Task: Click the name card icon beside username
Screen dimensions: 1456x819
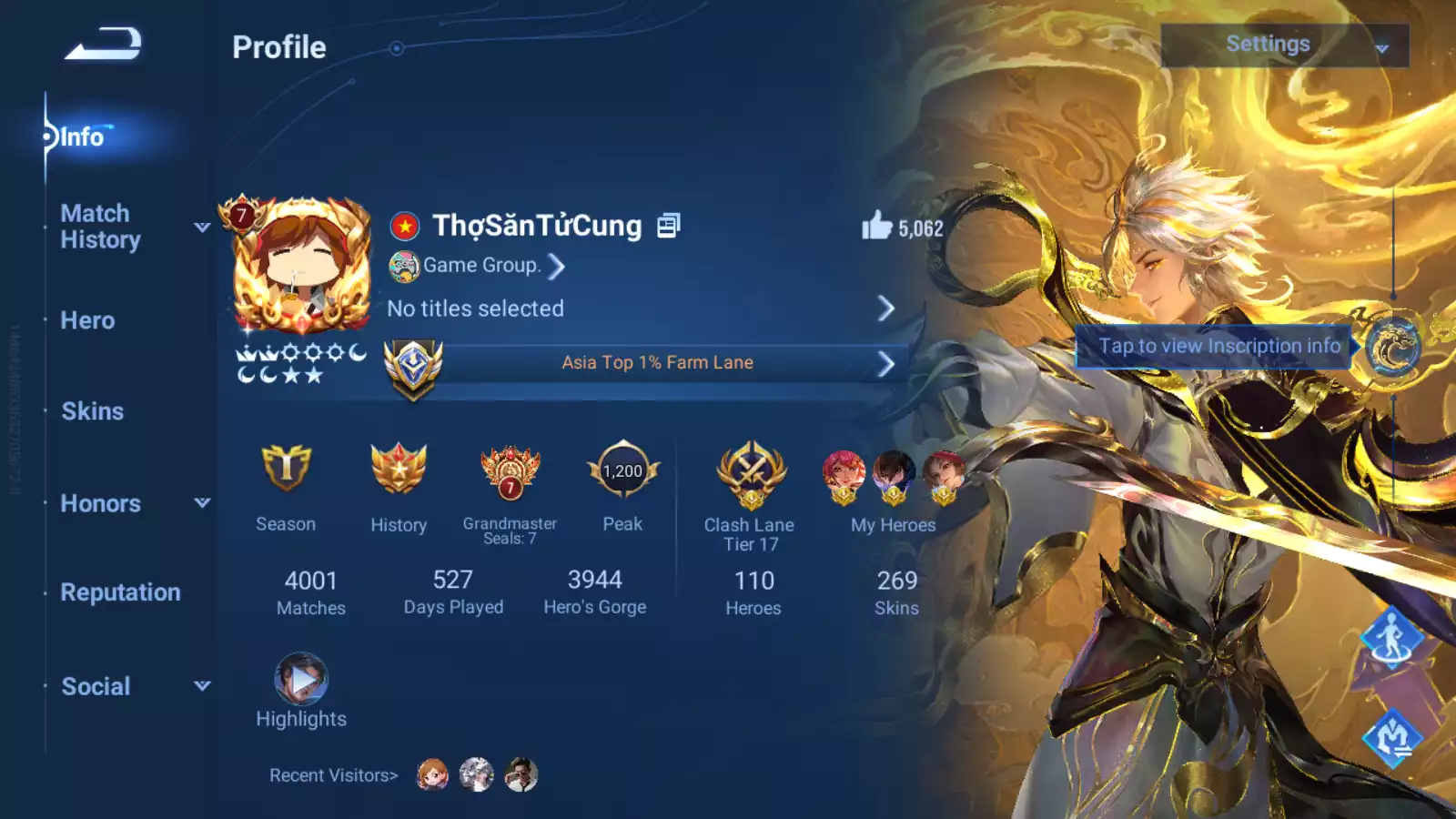Action: [670, 225]
